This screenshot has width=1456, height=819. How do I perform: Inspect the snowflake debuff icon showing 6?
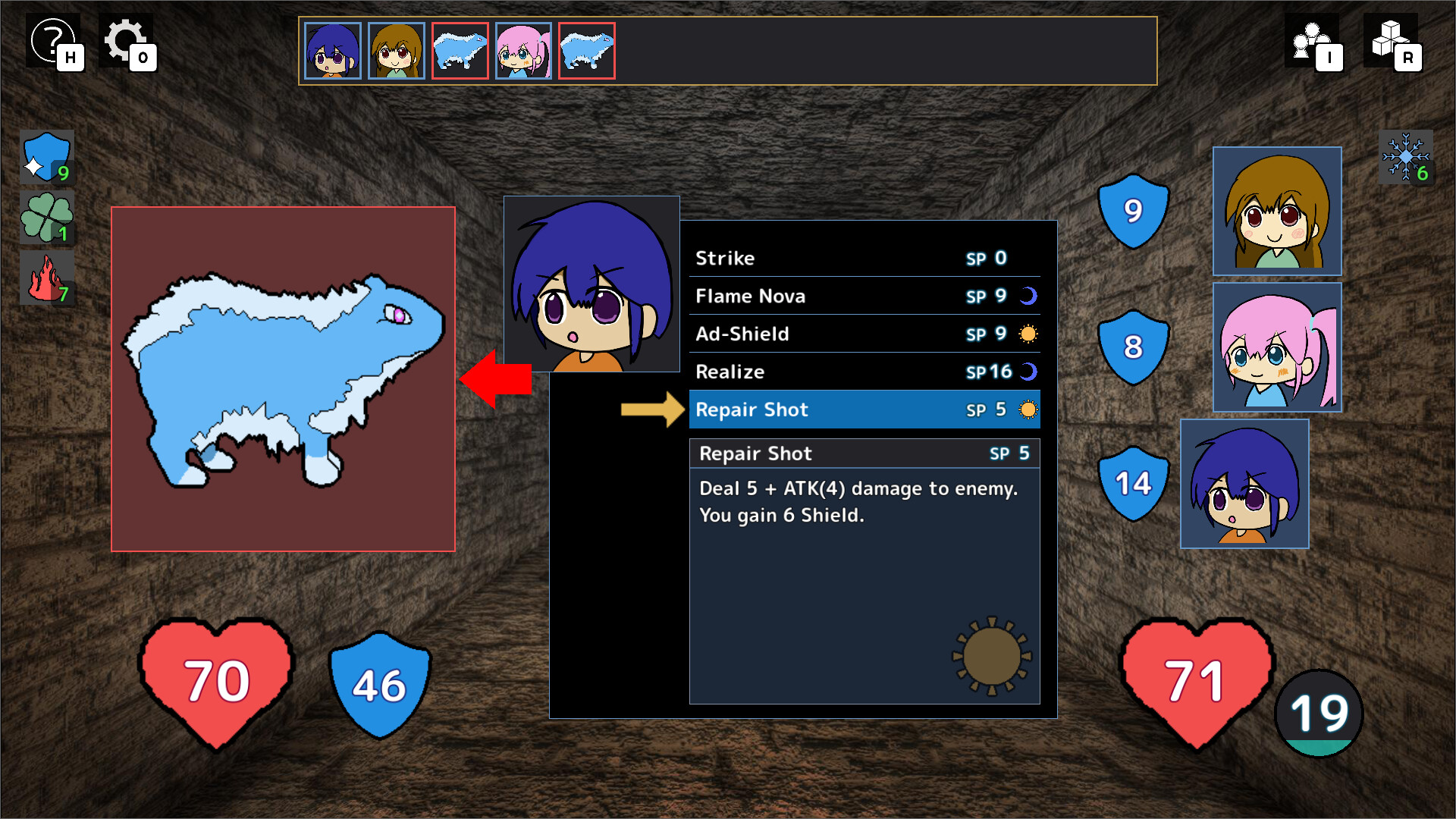tap(1407, 157)
